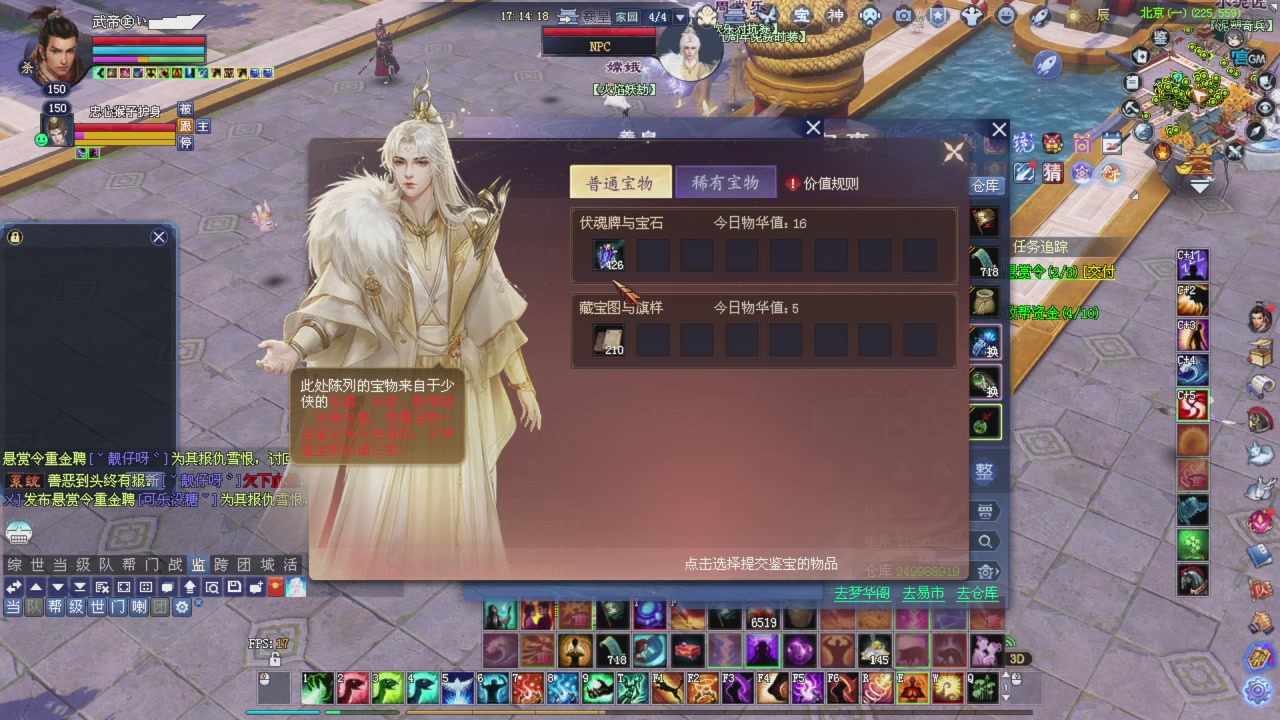Toggle the 团 chat filter button

(161, 608)
